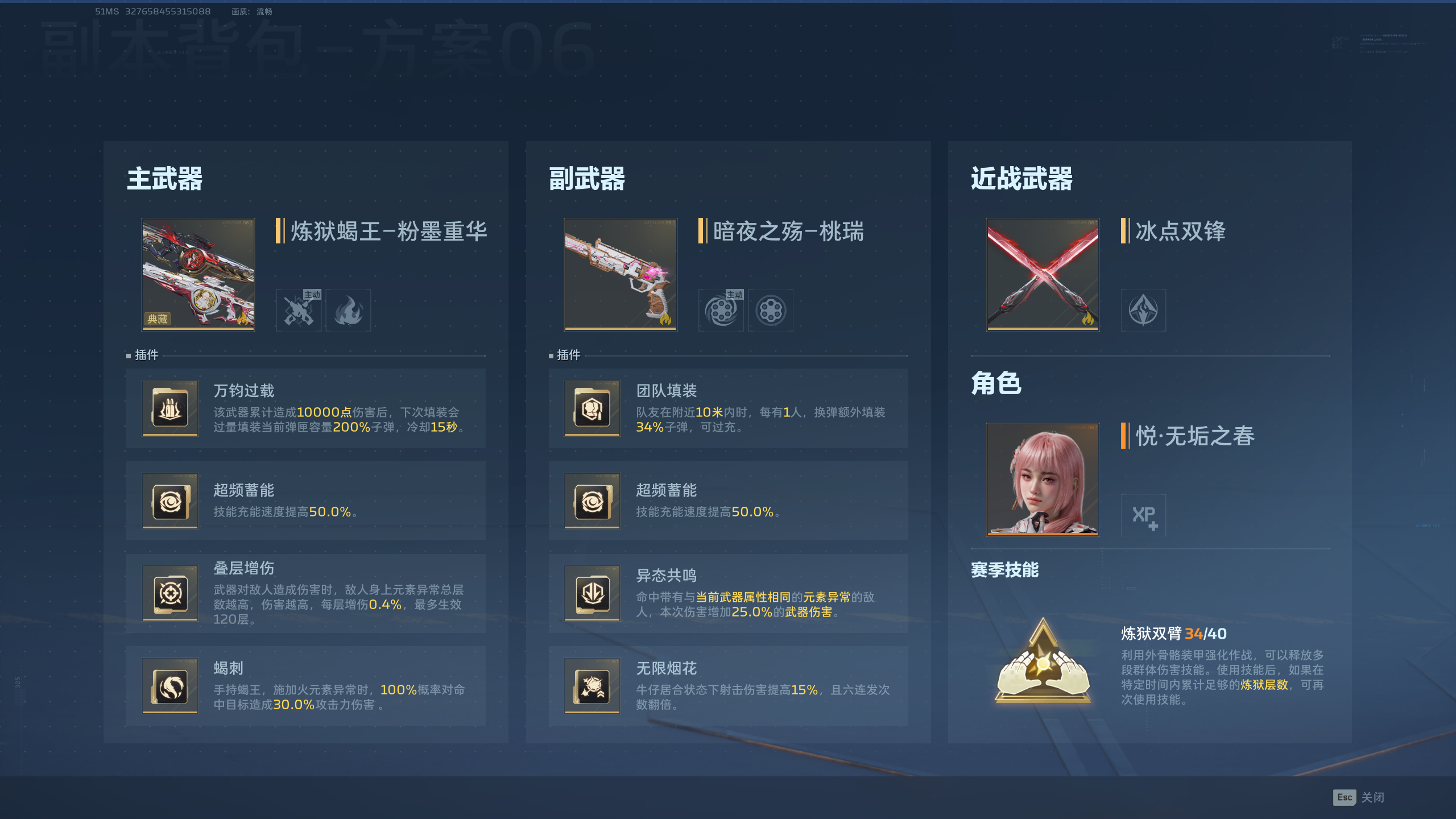Select the 团队填装 mod on the secondary weapon
Image resolution: width=1456 pixels, height=819 pixels.
[x=591, y=408]
